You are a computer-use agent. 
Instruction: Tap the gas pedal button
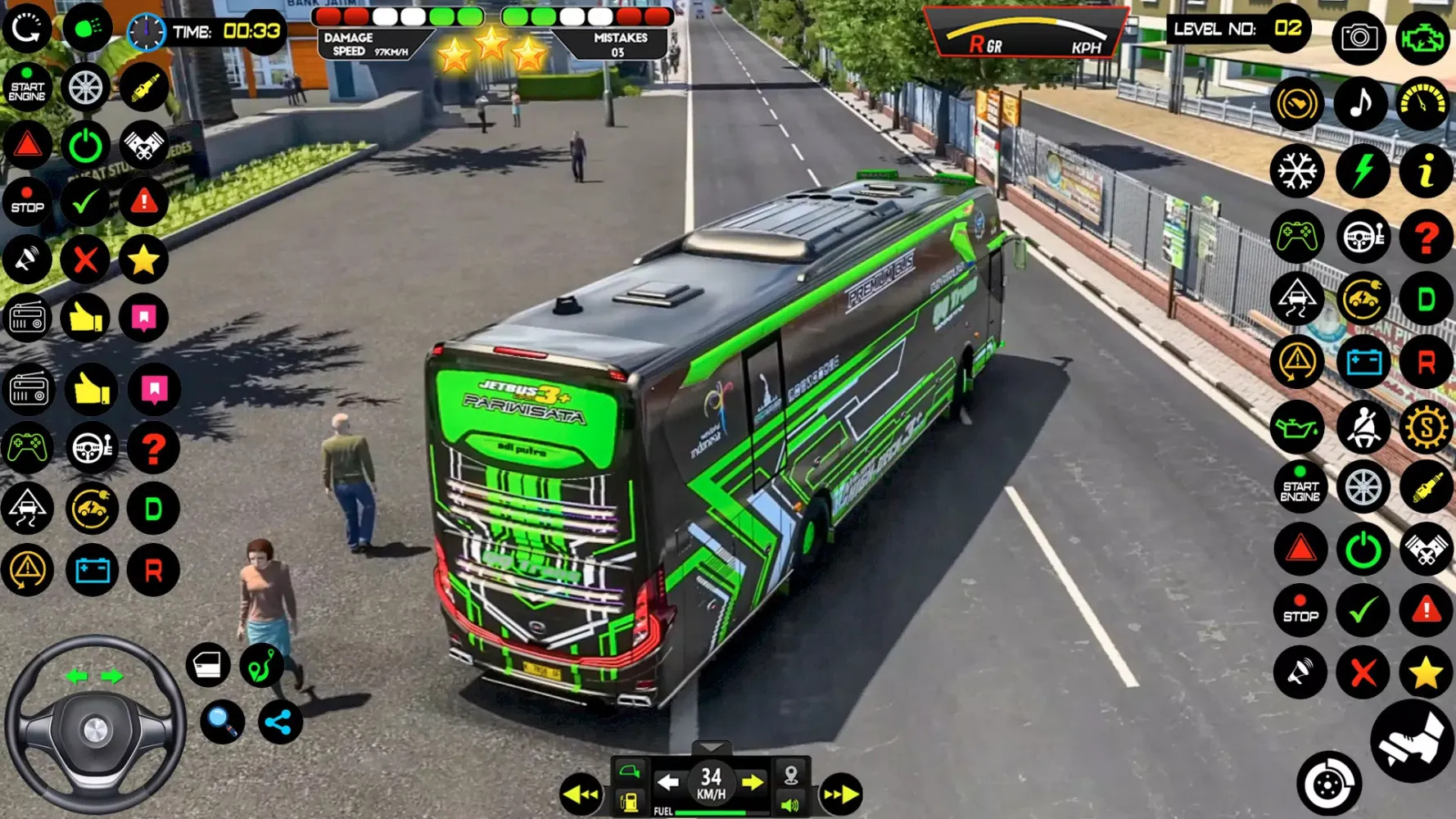pos(1412,740)
